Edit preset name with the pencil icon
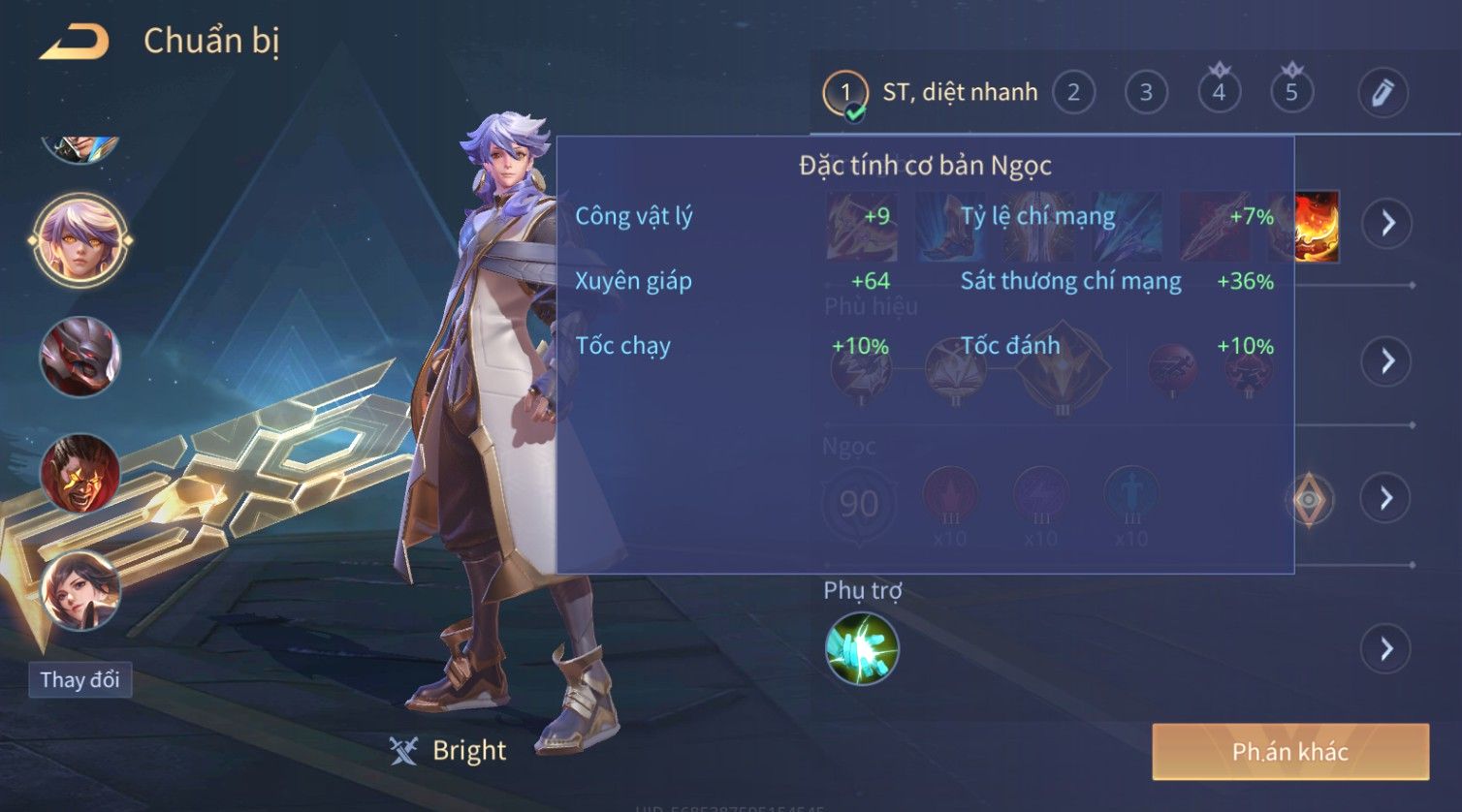Image resolution: width=1462 pixels, height=812 pixels. tap(1382, 93)
